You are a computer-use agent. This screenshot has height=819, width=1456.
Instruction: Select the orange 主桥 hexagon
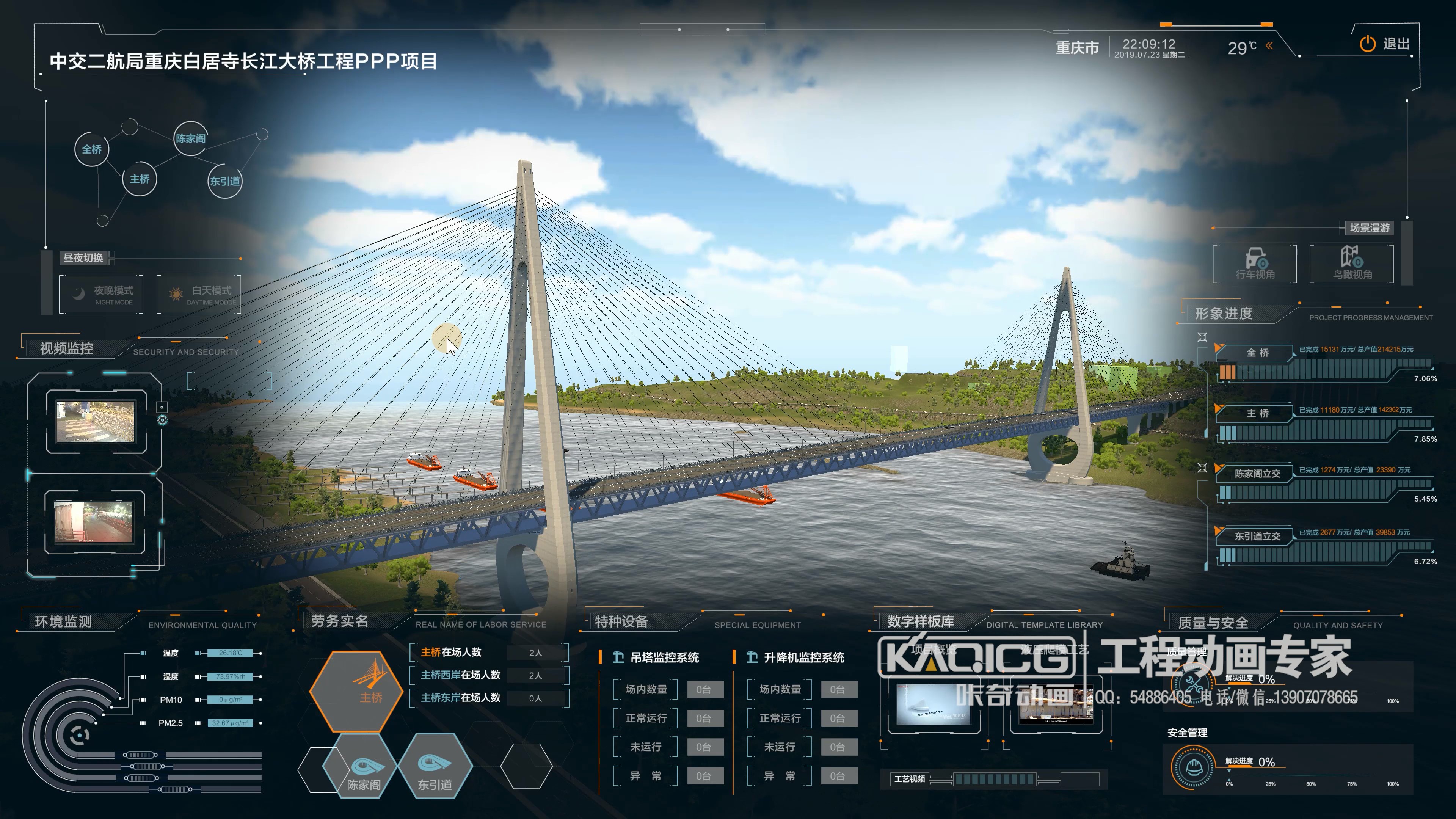point(357,691)
